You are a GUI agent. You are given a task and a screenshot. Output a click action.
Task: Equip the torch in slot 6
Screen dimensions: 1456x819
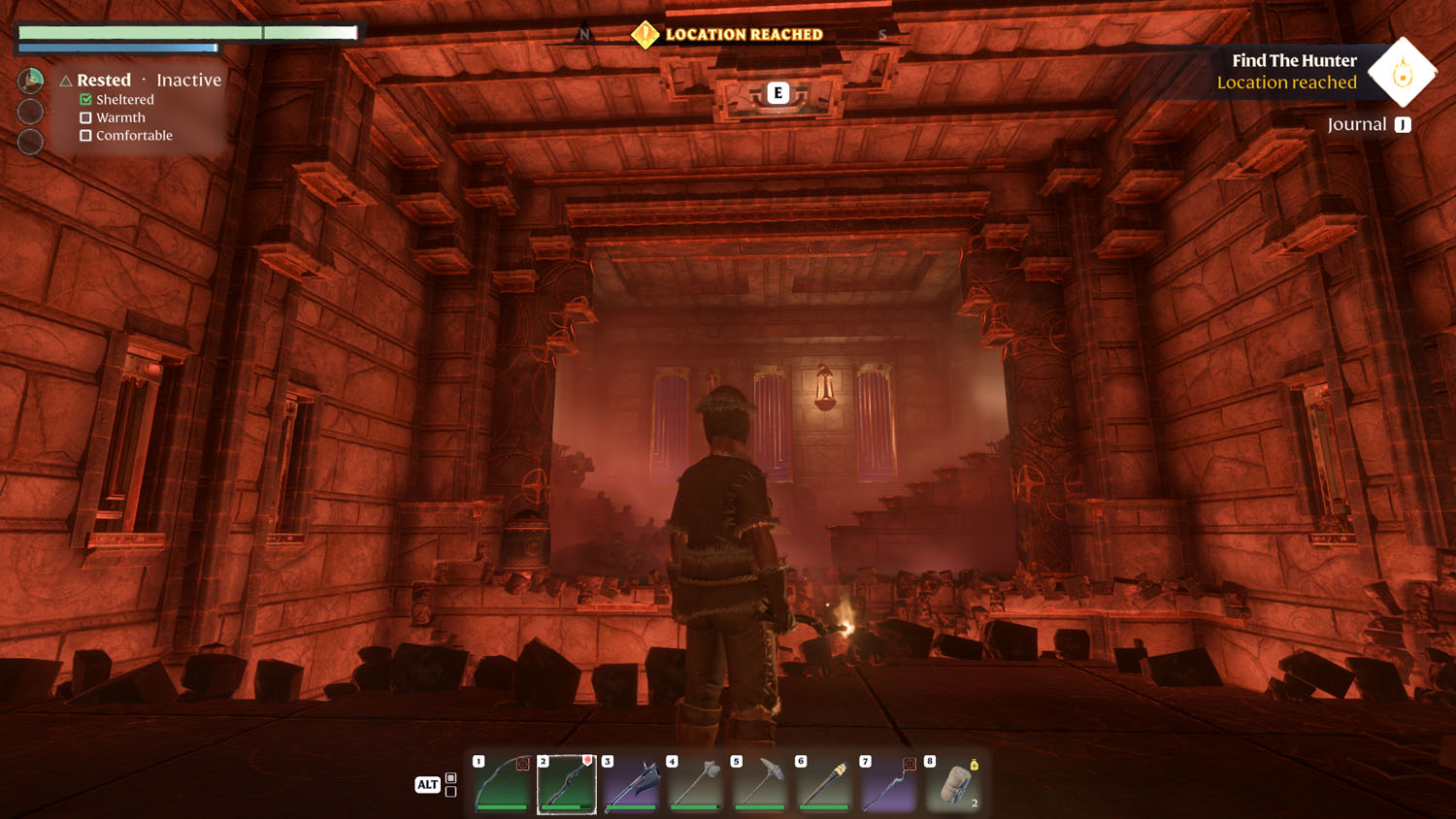825,783
